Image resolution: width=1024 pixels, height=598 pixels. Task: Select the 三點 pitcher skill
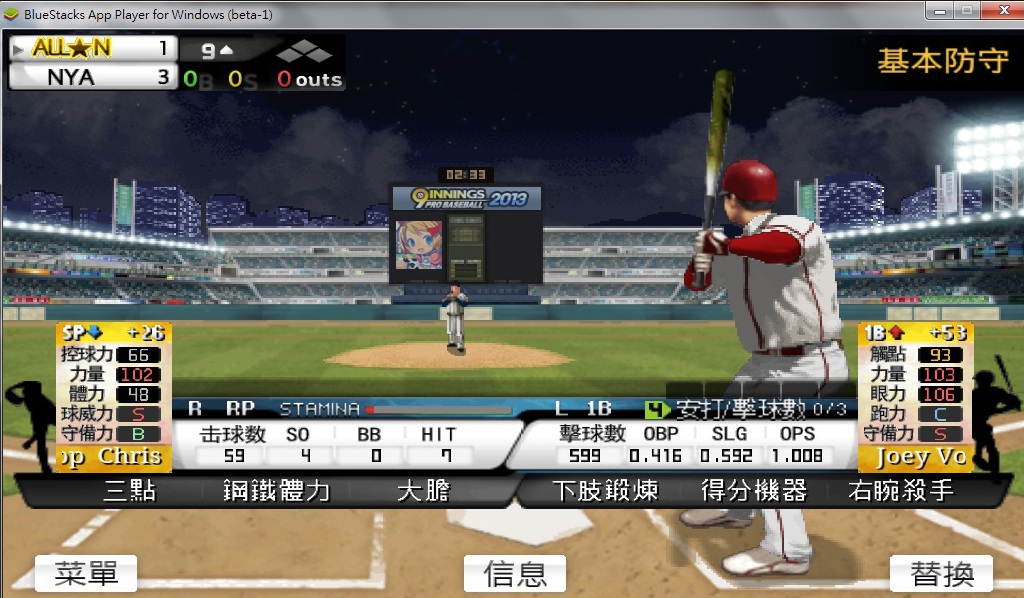(130, 491)
